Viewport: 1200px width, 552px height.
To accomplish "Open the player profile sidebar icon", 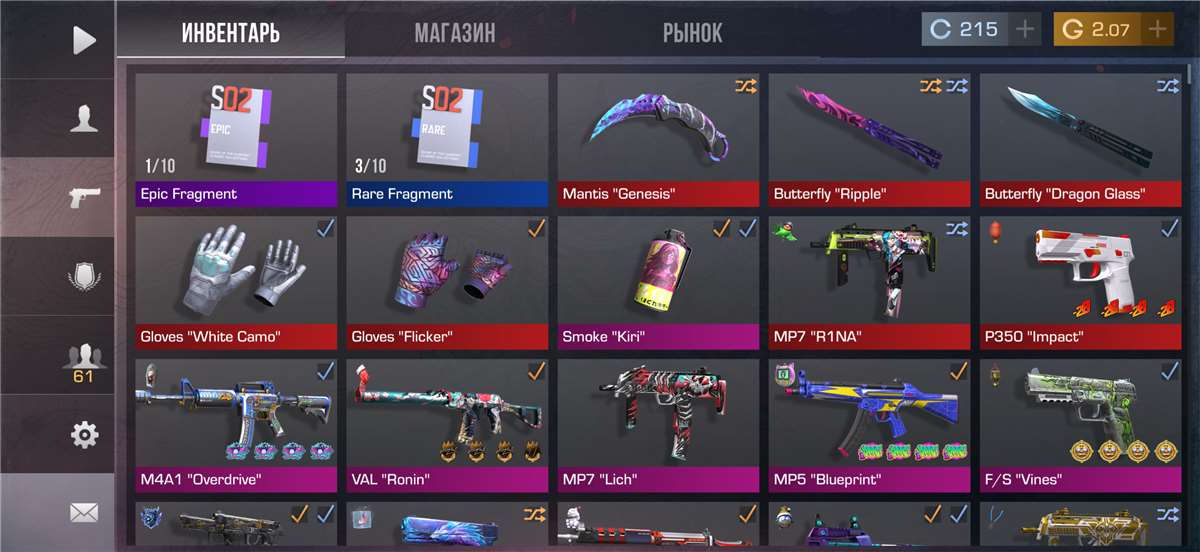I will tap(84, 119).
